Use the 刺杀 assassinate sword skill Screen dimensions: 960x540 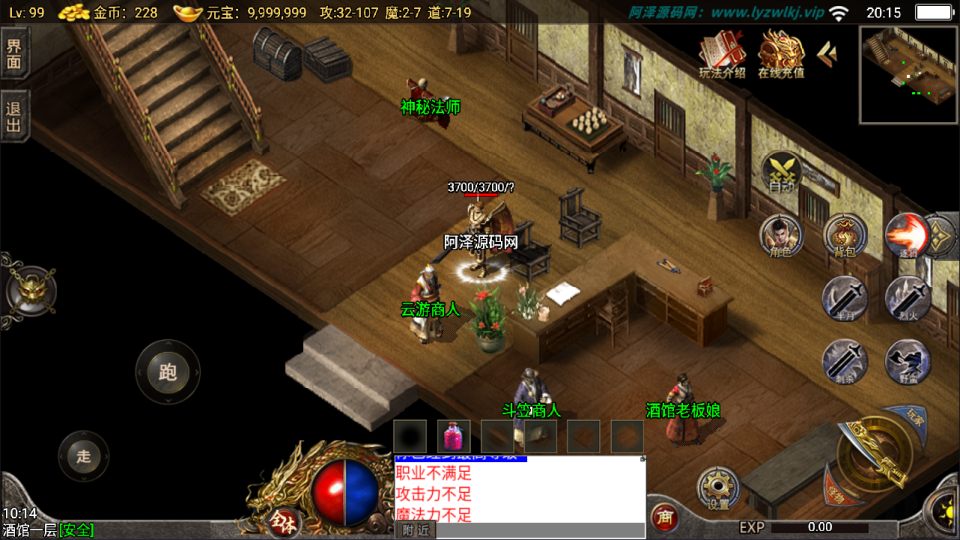(x=844, y=361)
